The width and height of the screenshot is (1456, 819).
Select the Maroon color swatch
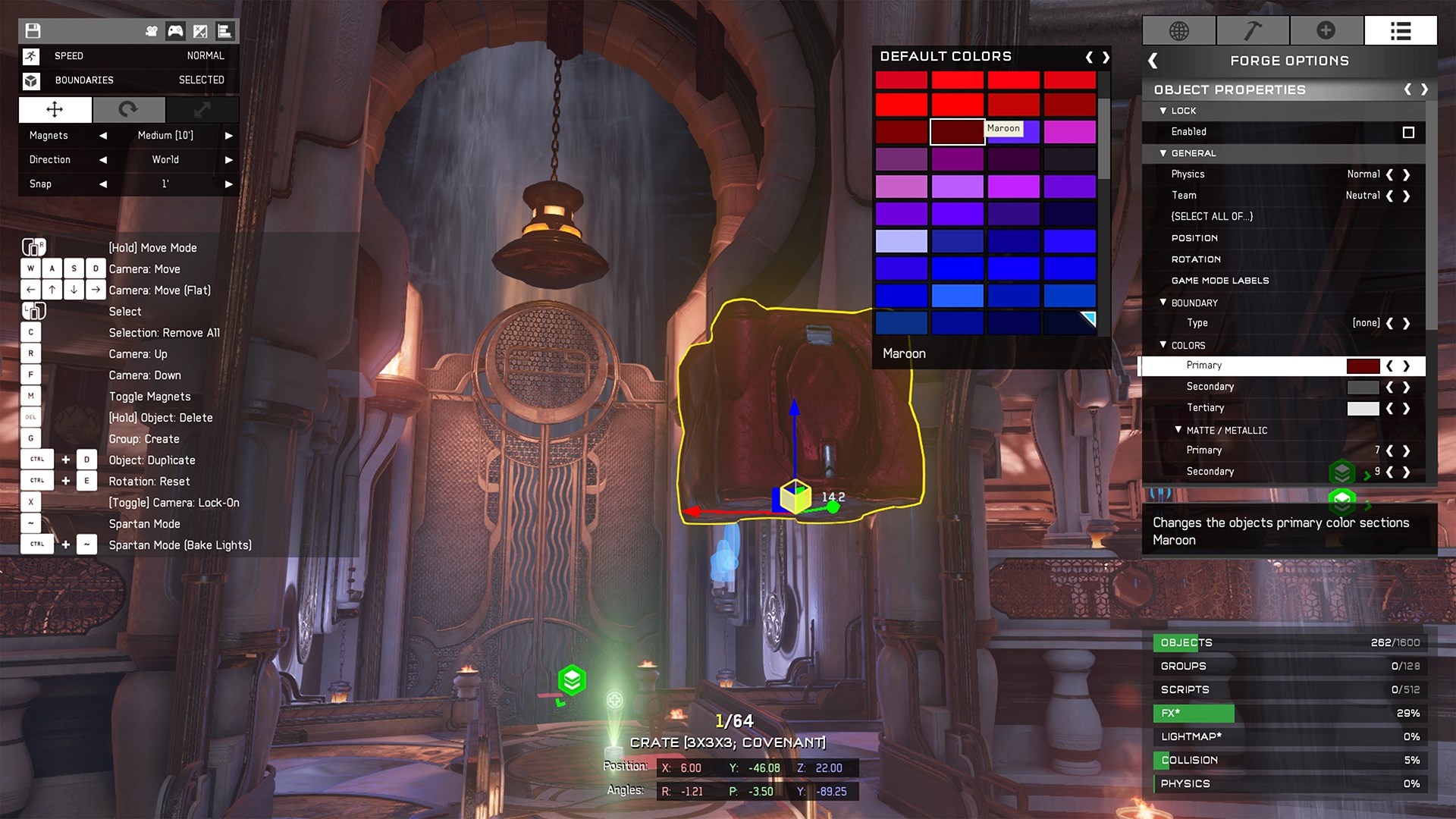(957, 131)
